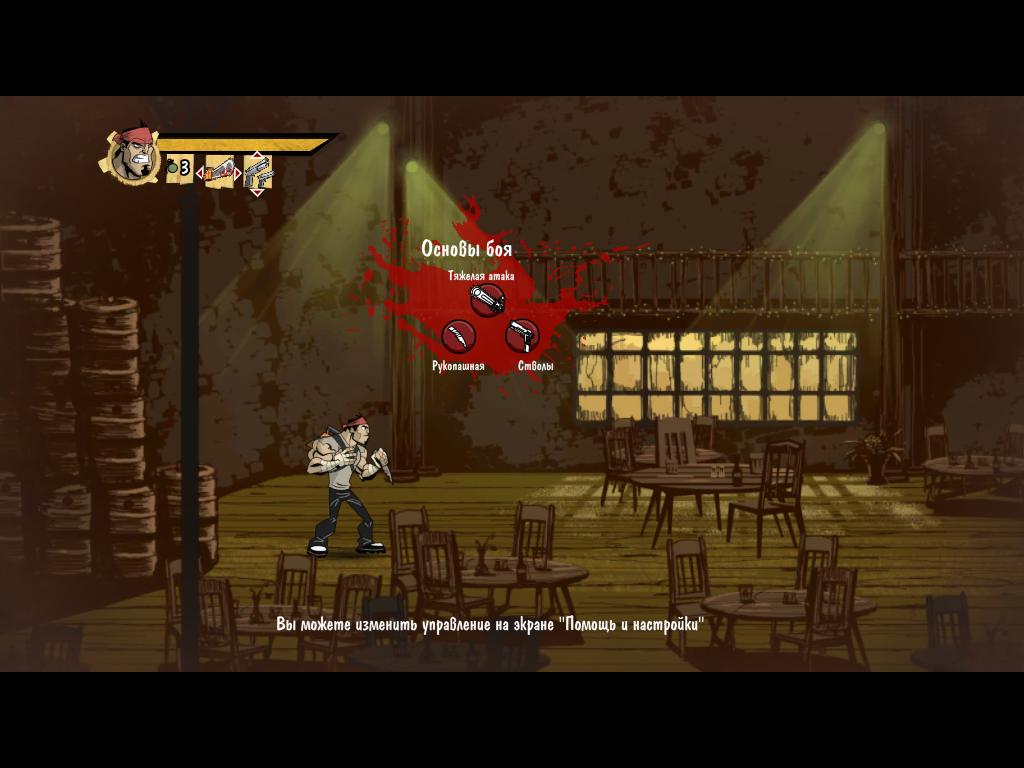This screenshot has width=1024, height=768.
Task: Click the grenade icon in the HUD
Action: pyautogui.click(x=172, y=167)
